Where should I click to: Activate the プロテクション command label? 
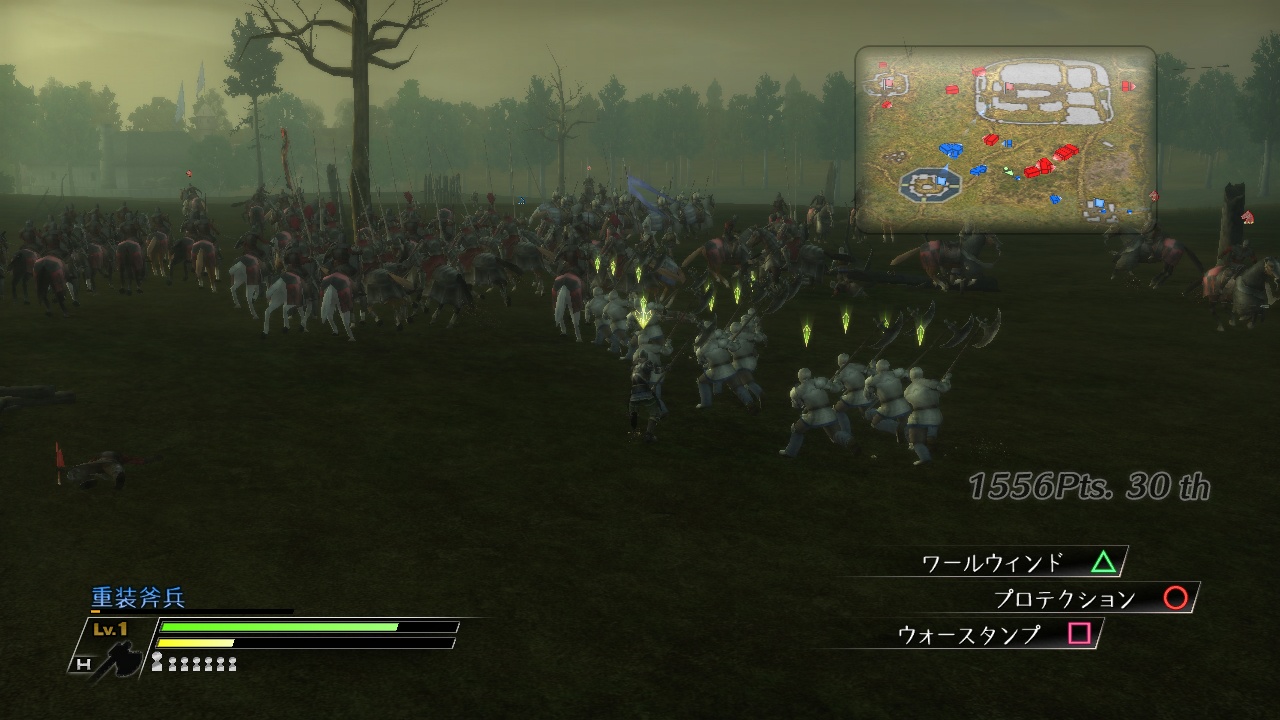pyautogui.click(x=1065, y=597)
